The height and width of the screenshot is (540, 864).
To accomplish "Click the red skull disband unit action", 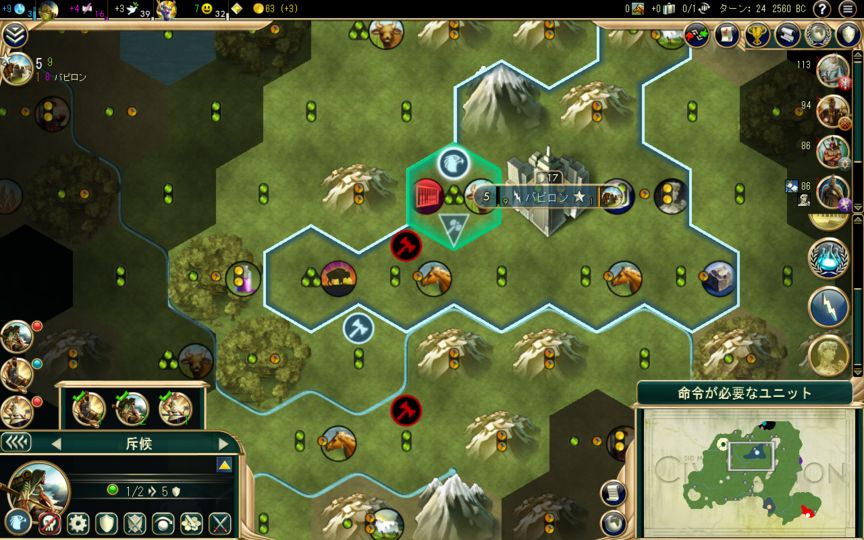I will [49, 523].
